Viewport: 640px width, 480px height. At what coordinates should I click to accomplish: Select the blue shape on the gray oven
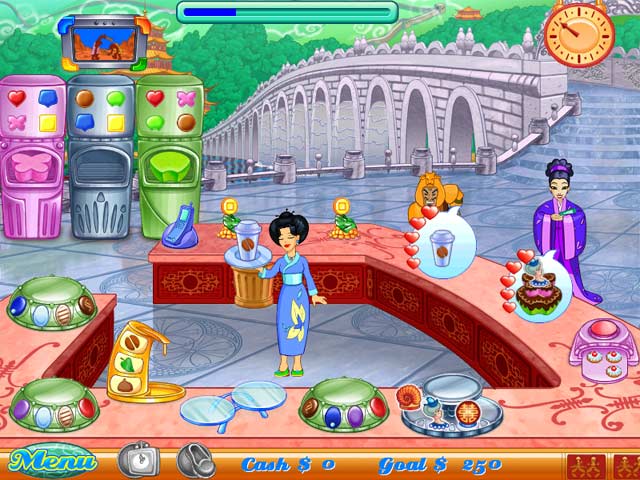[x=86, y=122]
